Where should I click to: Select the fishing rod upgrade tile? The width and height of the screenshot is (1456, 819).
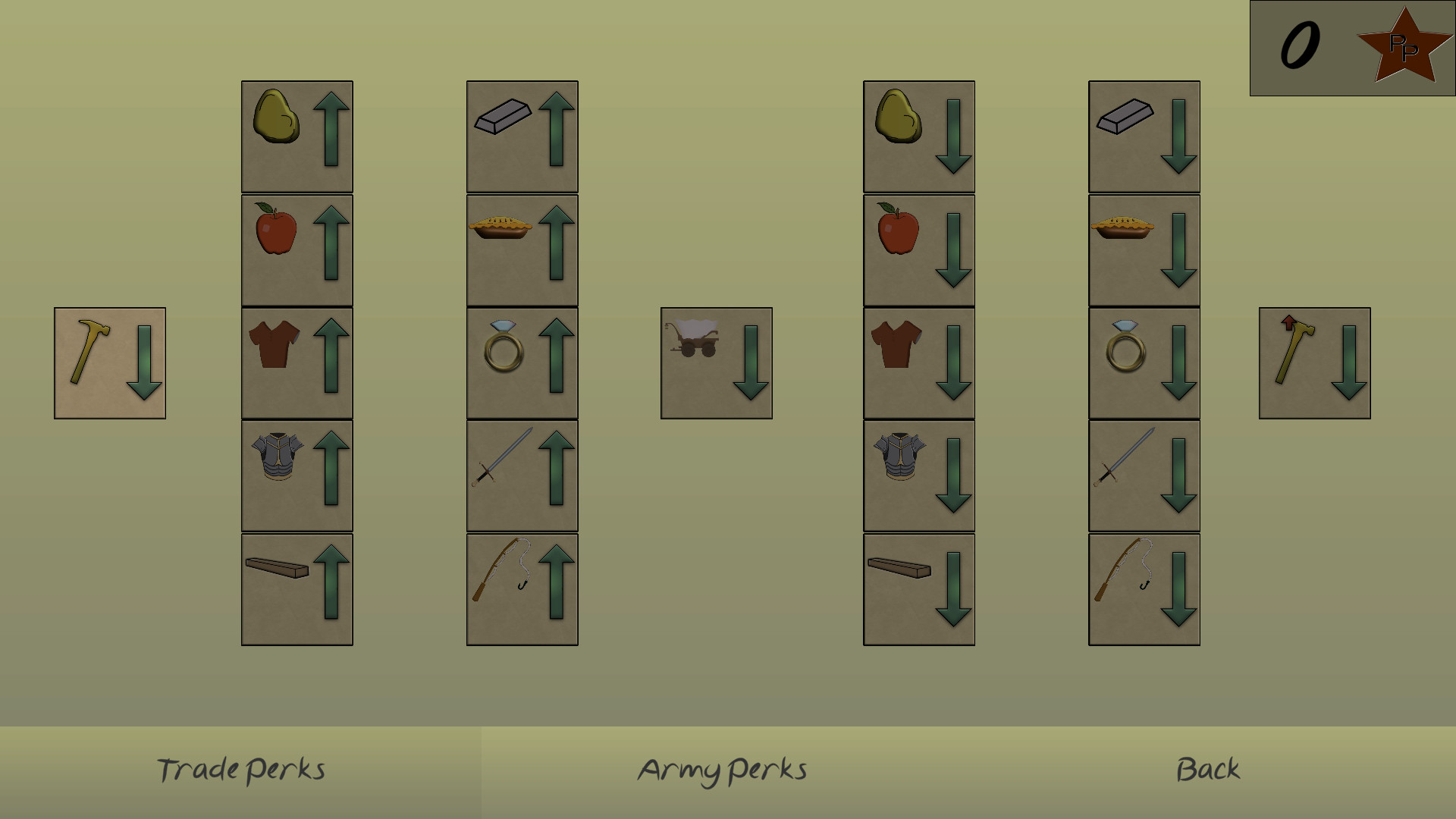coord(522,587)
